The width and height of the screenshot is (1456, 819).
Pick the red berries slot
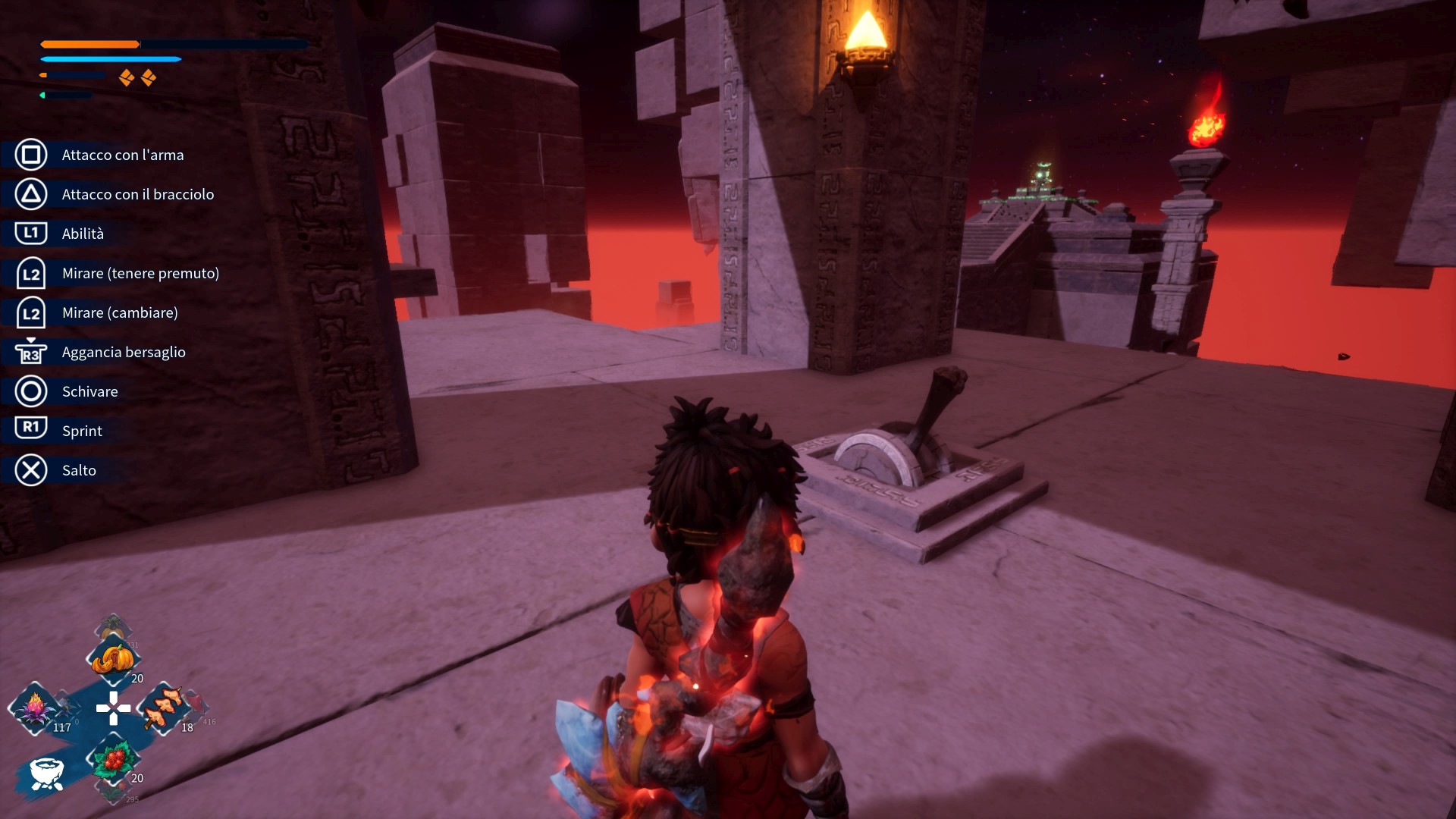pos(114,759)
